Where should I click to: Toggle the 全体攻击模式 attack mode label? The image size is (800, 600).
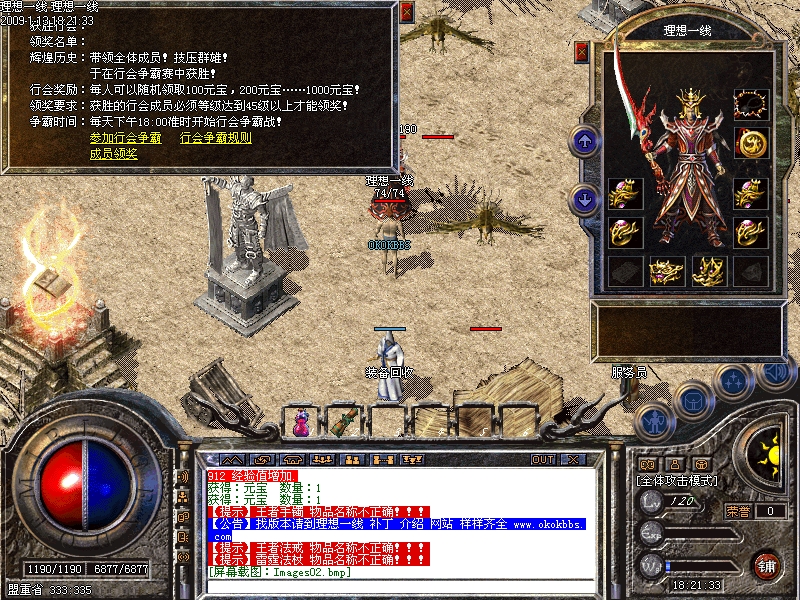click(x=680, y=480)
